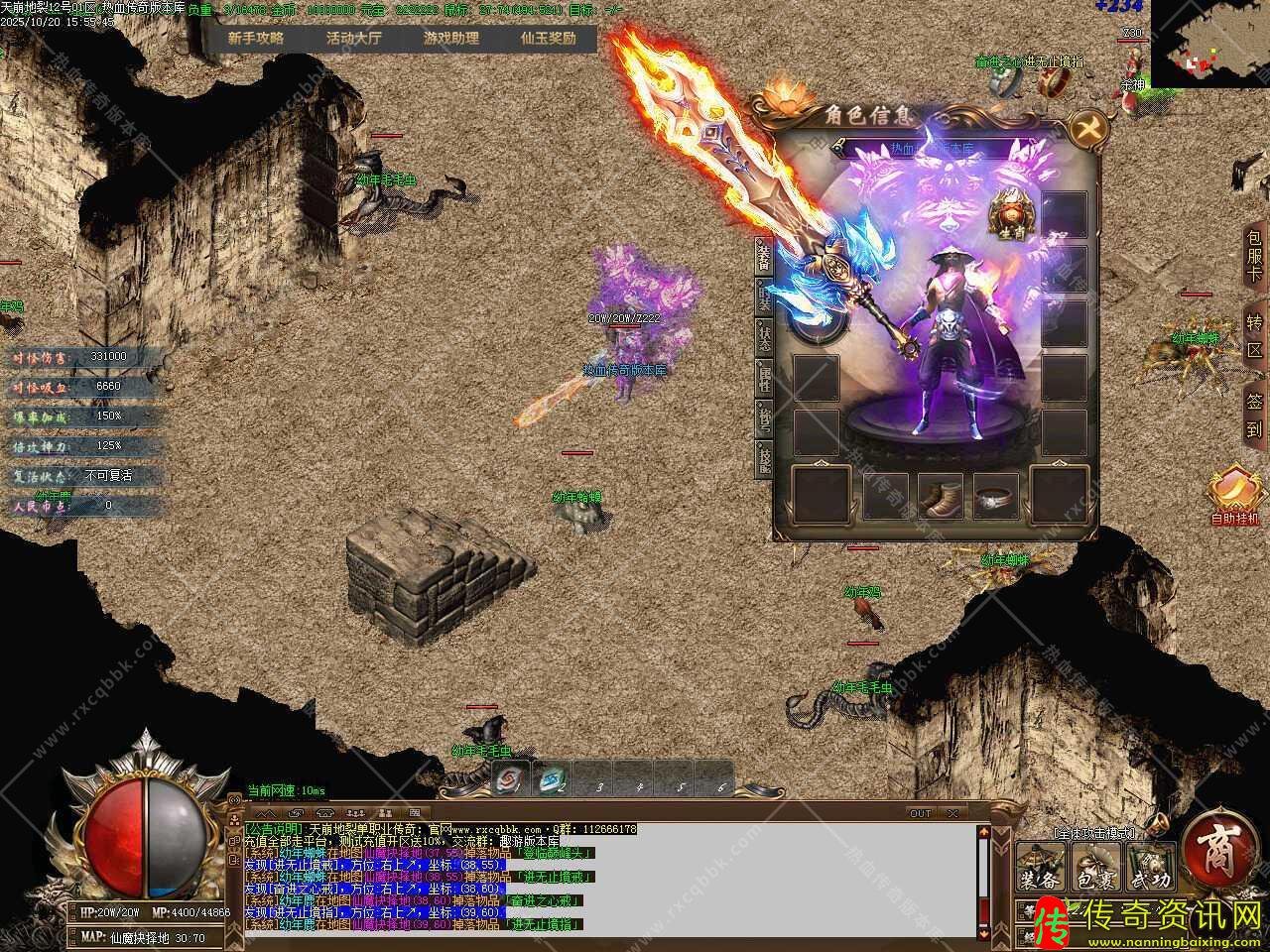The image size is (1270, 952).
Task: Select the equipped boots slot
Action: click(x=941, y=495)
